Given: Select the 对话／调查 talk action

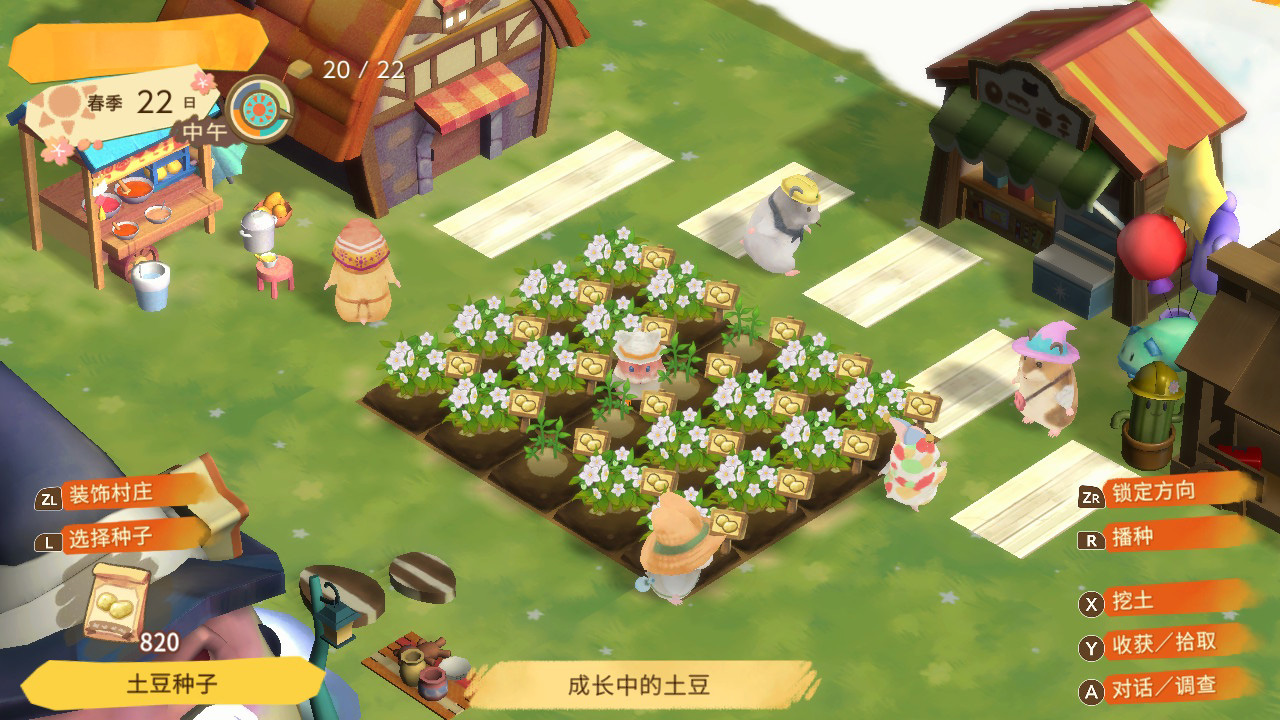Looking at the screenshot, I should (1163, 687).
